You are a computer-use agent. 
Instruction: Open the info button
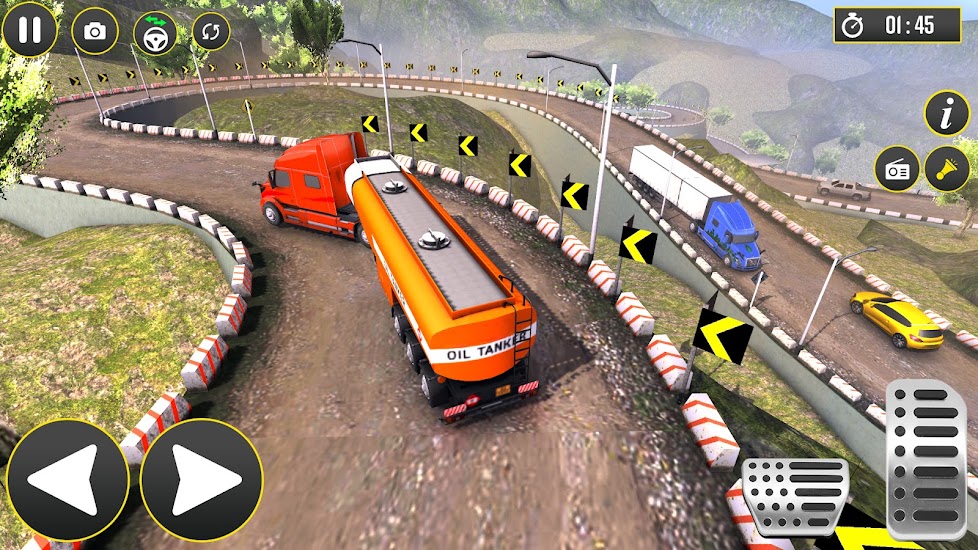point(946,113)
